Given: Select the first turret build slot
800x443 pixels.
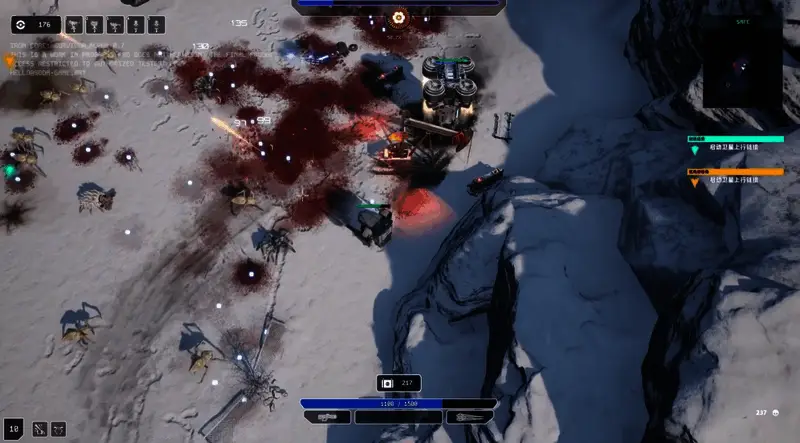Looking at the screenshot, I should tap(74, 23).
